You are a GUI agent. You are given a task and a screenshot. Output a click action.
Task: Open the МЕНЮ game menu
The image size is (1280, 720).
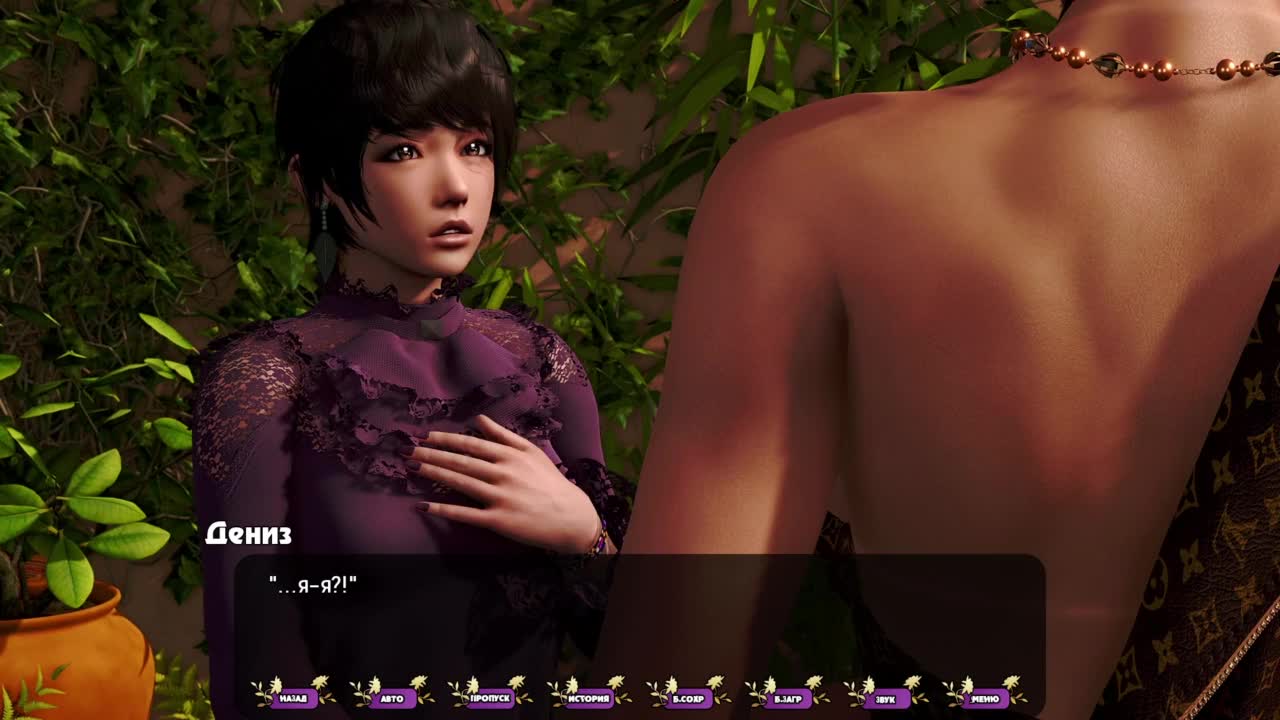(x=985, y=698)
